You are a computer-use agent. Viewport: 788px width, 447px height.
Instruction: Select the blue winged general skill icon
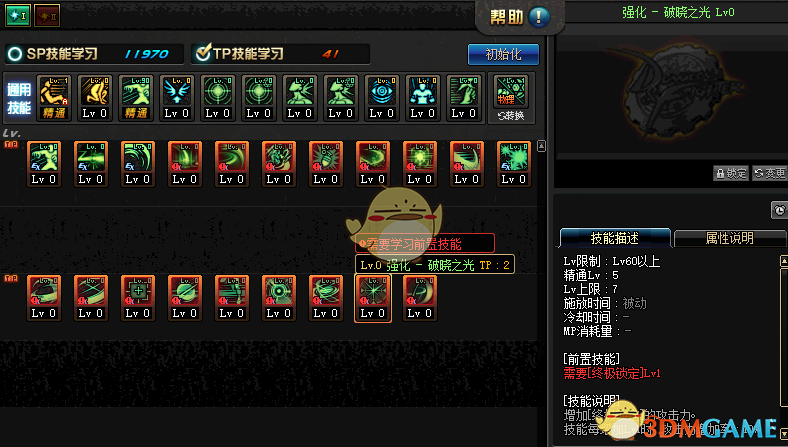click(176, 95)
